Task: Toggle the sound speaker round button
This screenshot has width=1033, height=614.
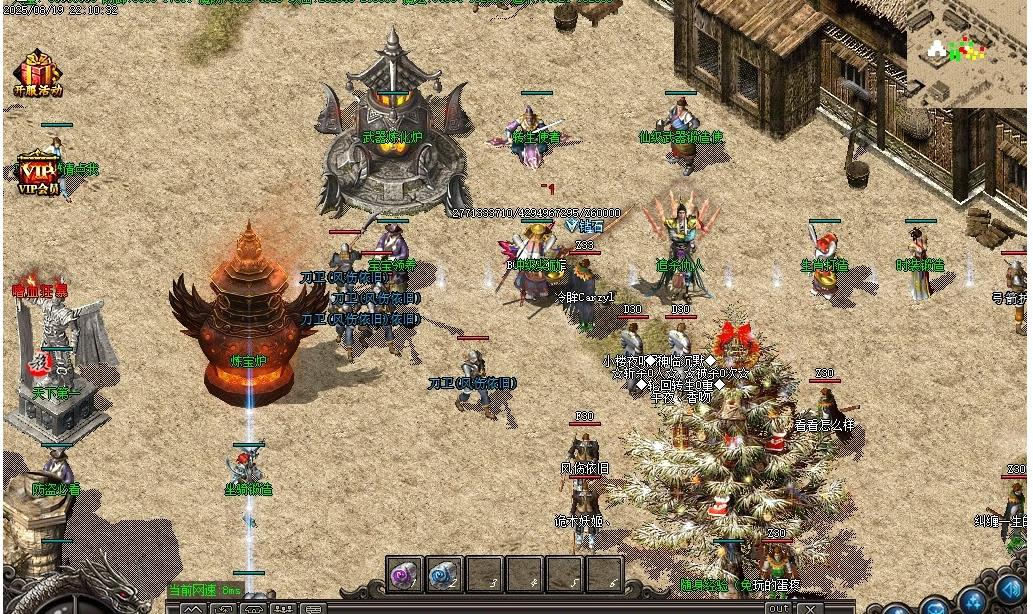Action: pos(1010,591)
